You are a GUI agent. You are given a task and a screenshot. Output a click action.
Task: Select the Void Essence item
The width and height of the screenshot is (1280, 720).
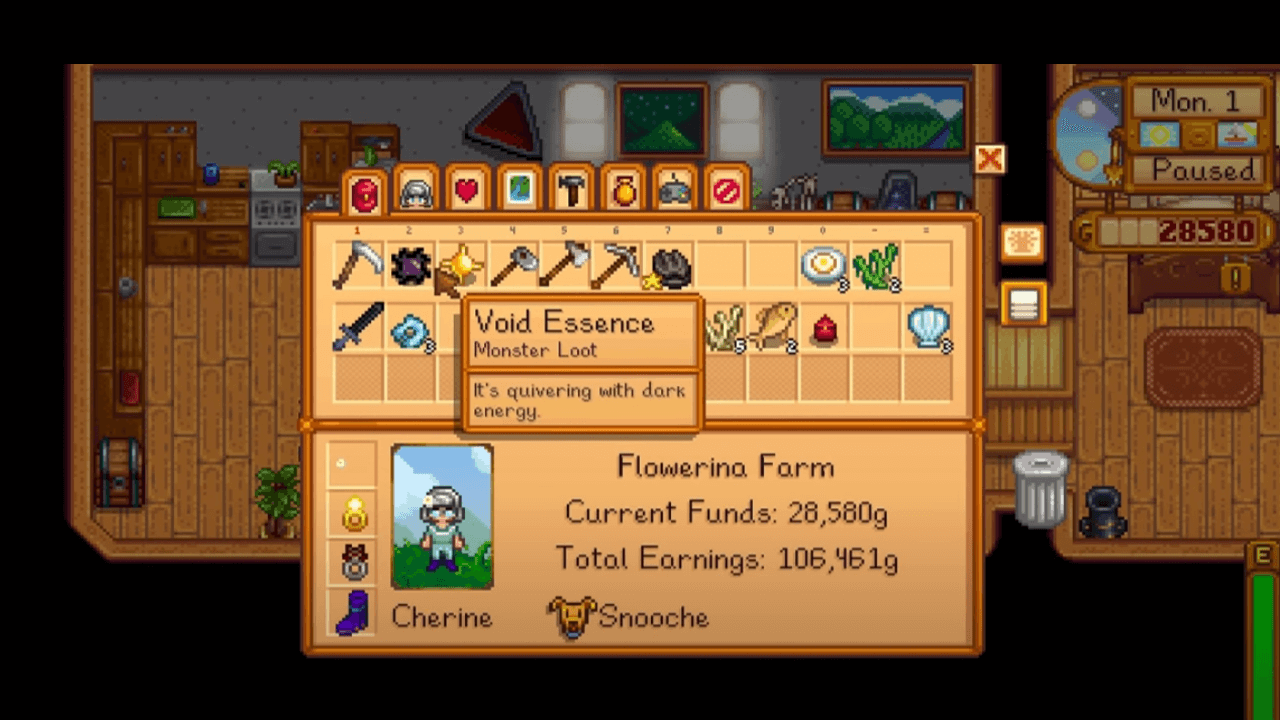(x=411, y=264)
